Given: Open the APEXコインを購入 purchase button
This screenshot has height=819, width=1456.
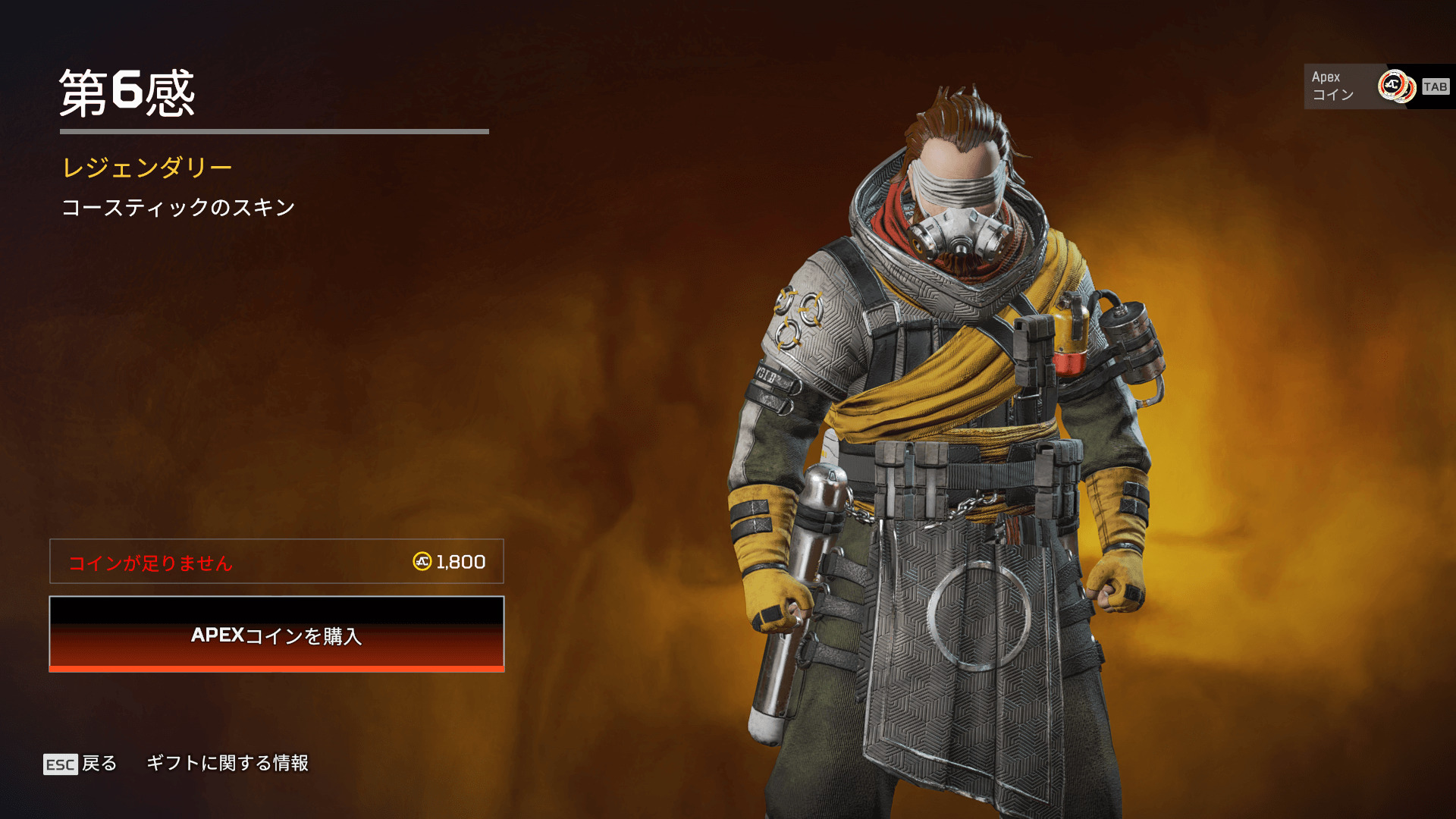Looking at the screenshot, I should point(277,635).
